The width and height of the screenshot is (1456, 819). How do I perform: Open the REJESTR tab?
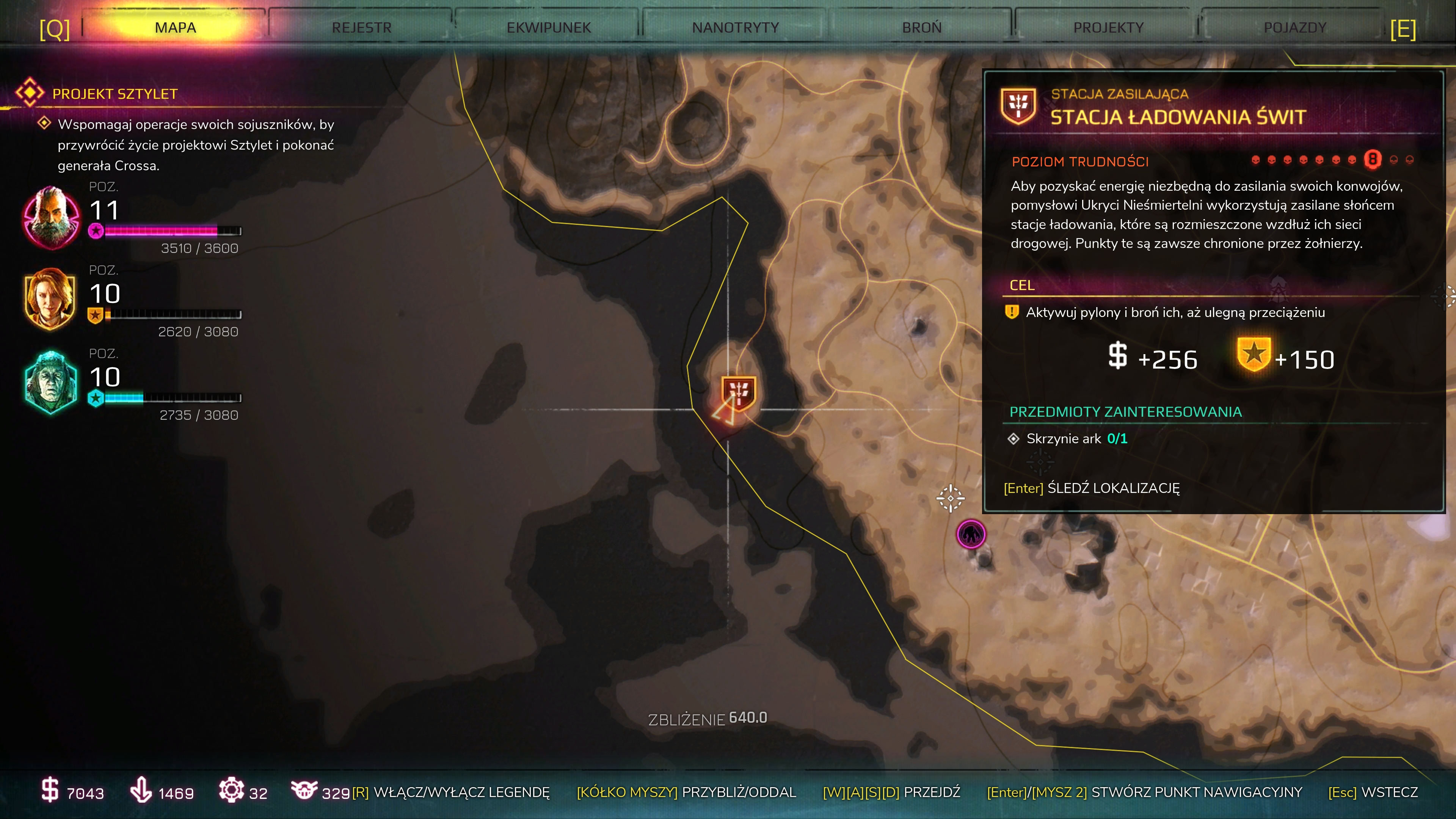coord(361,27)
